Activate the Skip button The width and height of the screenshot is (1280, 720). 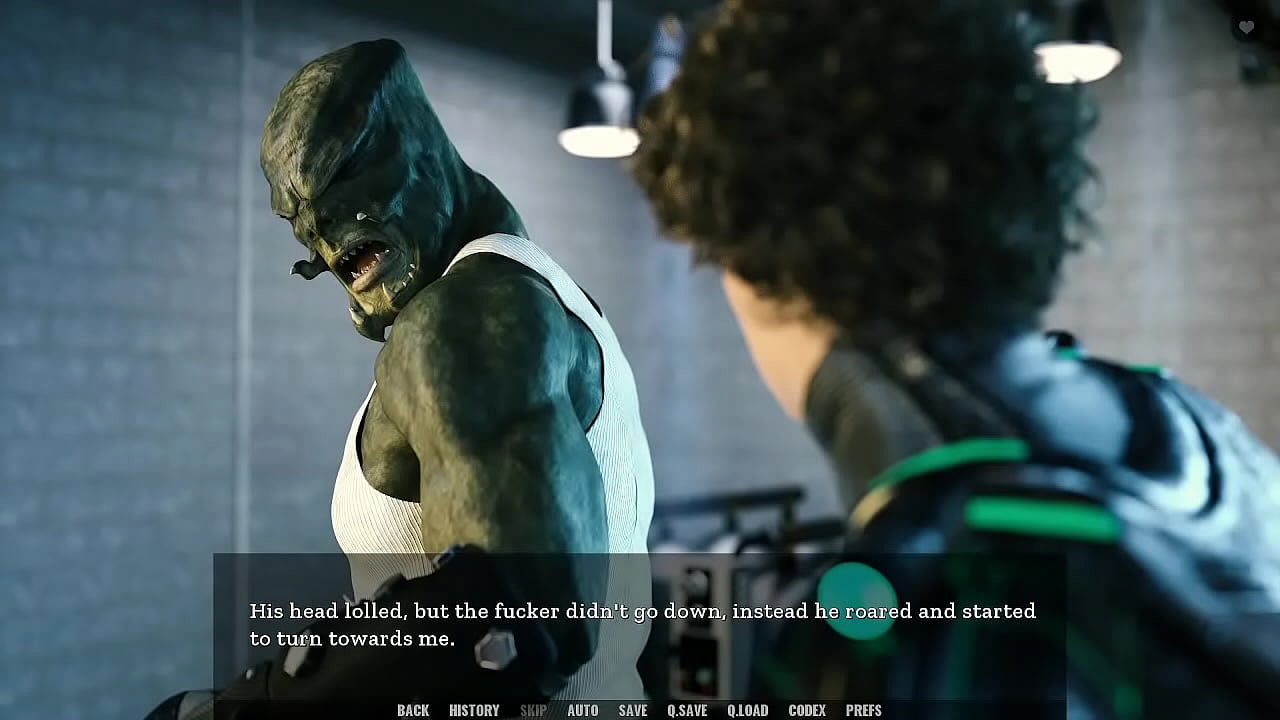[x=533, y=710]
